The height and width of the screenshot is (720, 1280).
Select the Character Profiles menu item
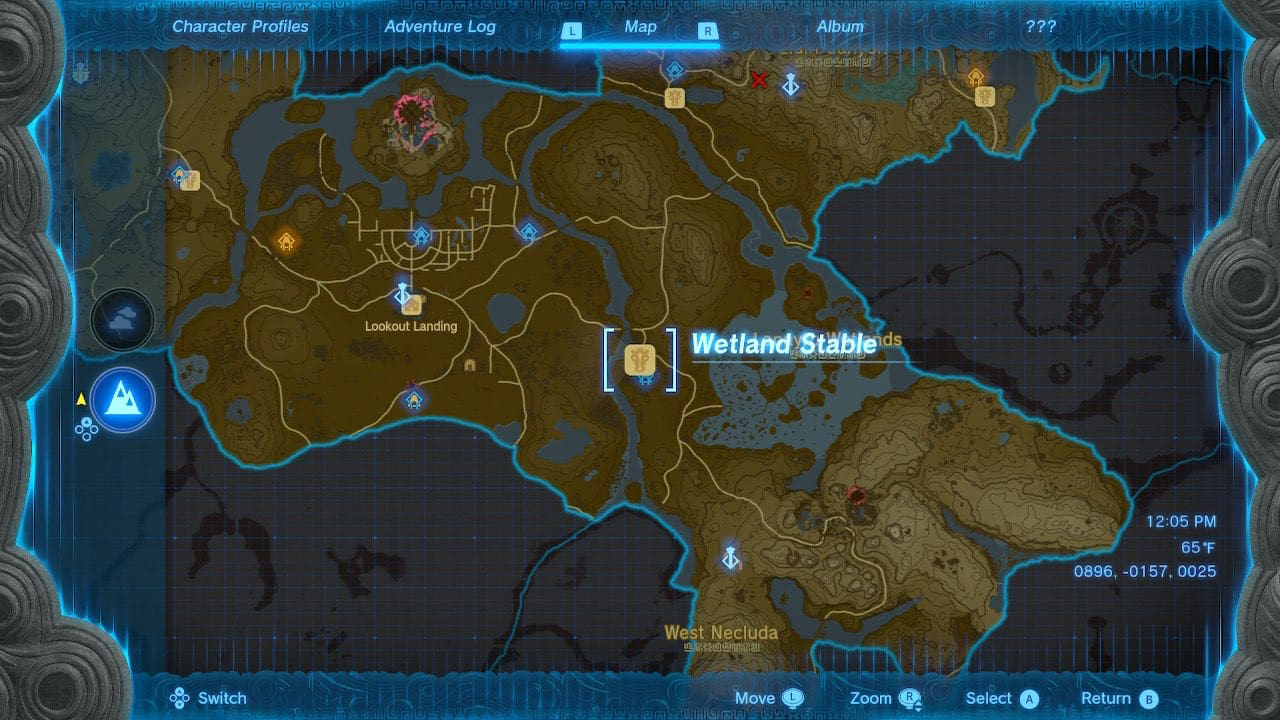point(239,27)
